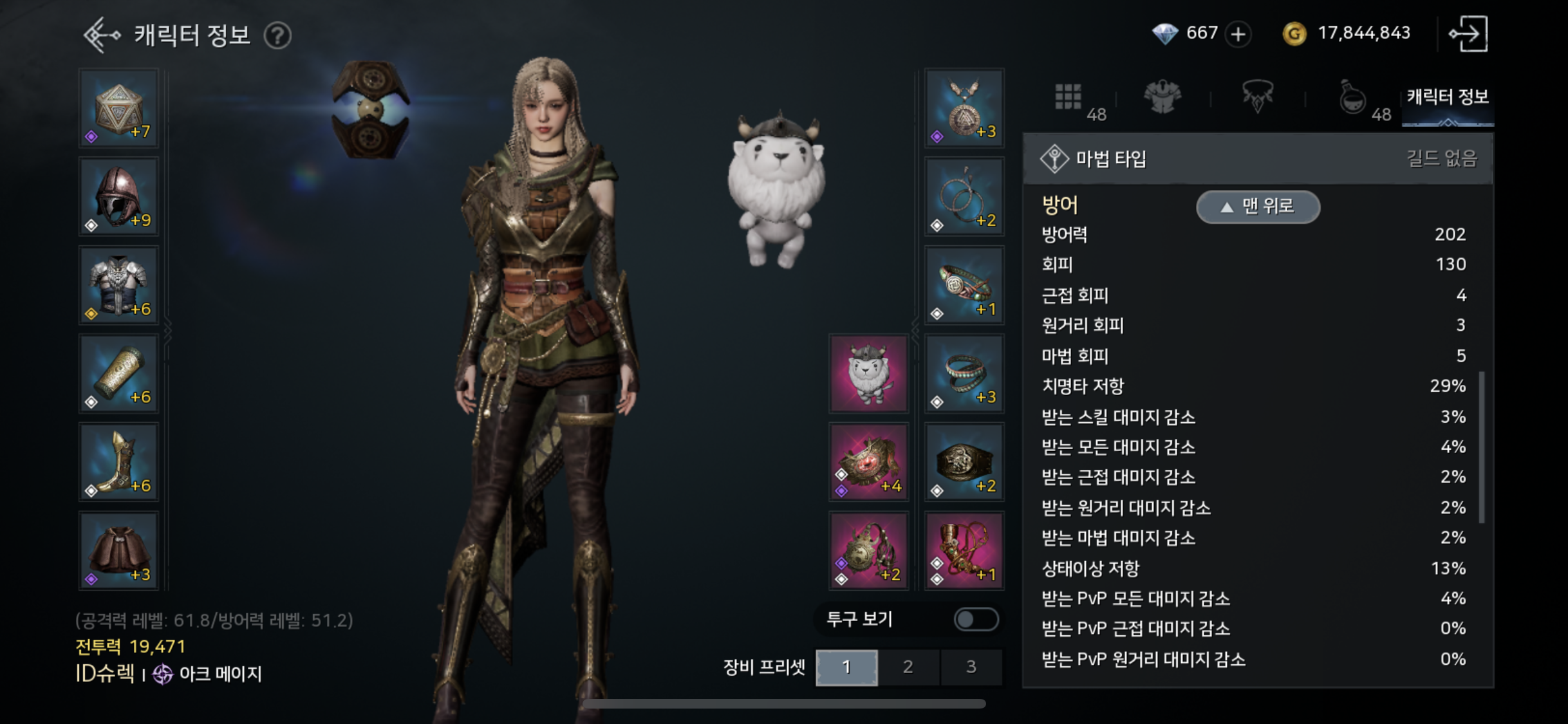Open the question mark help icon
1568x724 pixels.
coord(278,35)
